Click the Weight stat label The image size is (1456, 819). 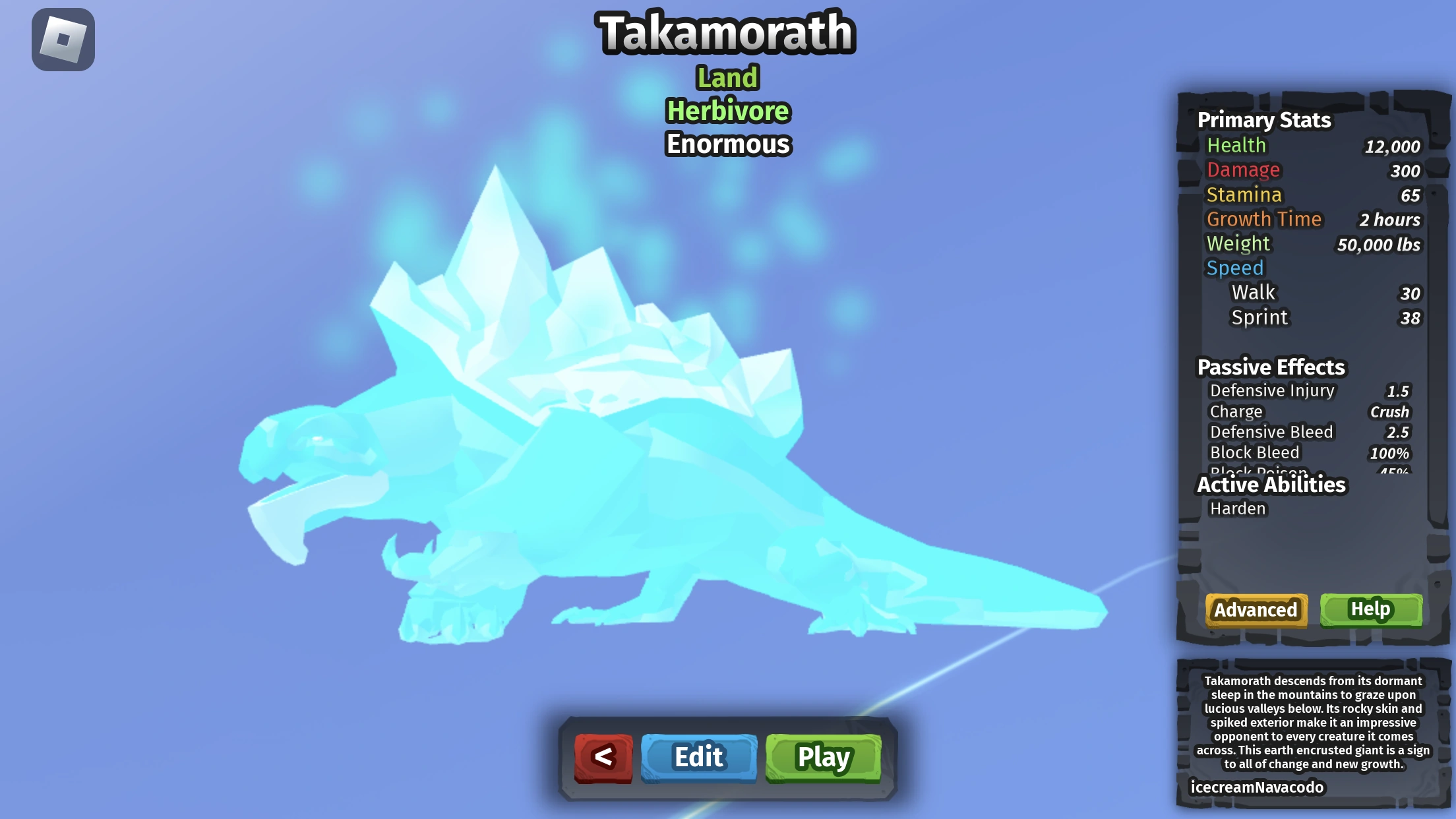(1237, 243)
